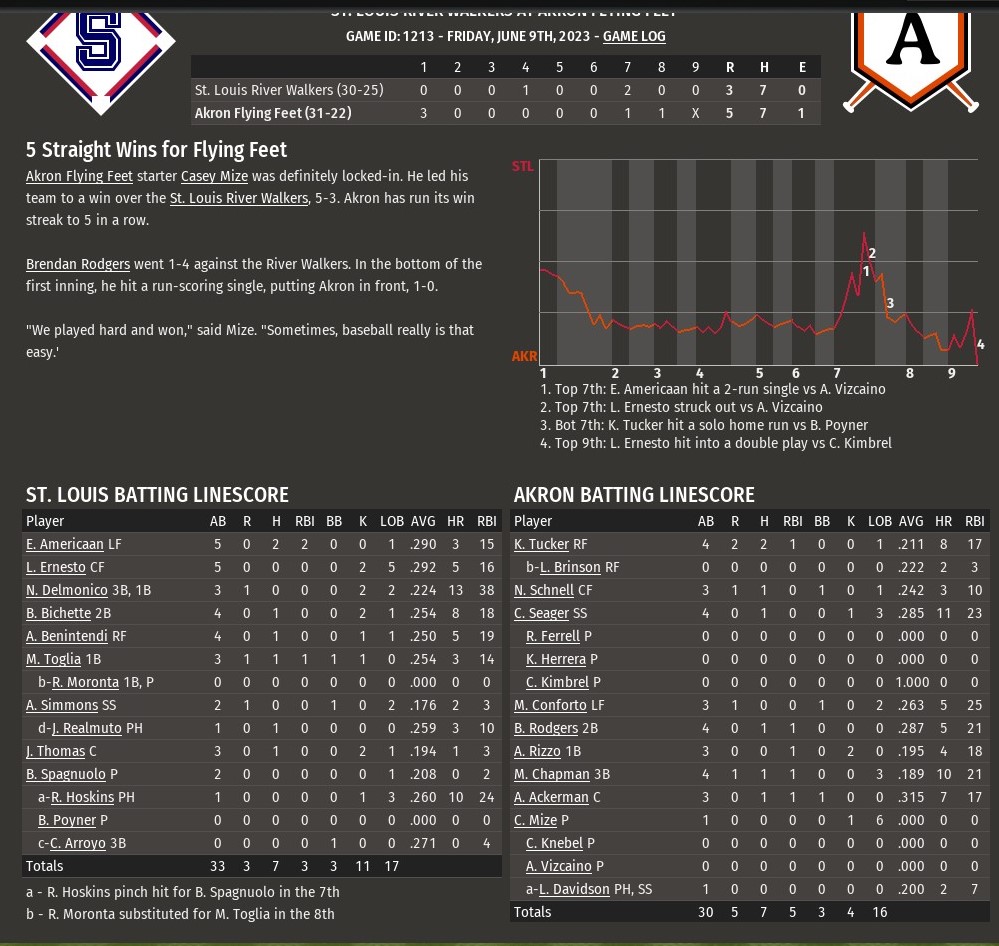This screenshot has width=999, height=946.
Task: Open N. Delmonico's player page
Action: coord(66,590)
